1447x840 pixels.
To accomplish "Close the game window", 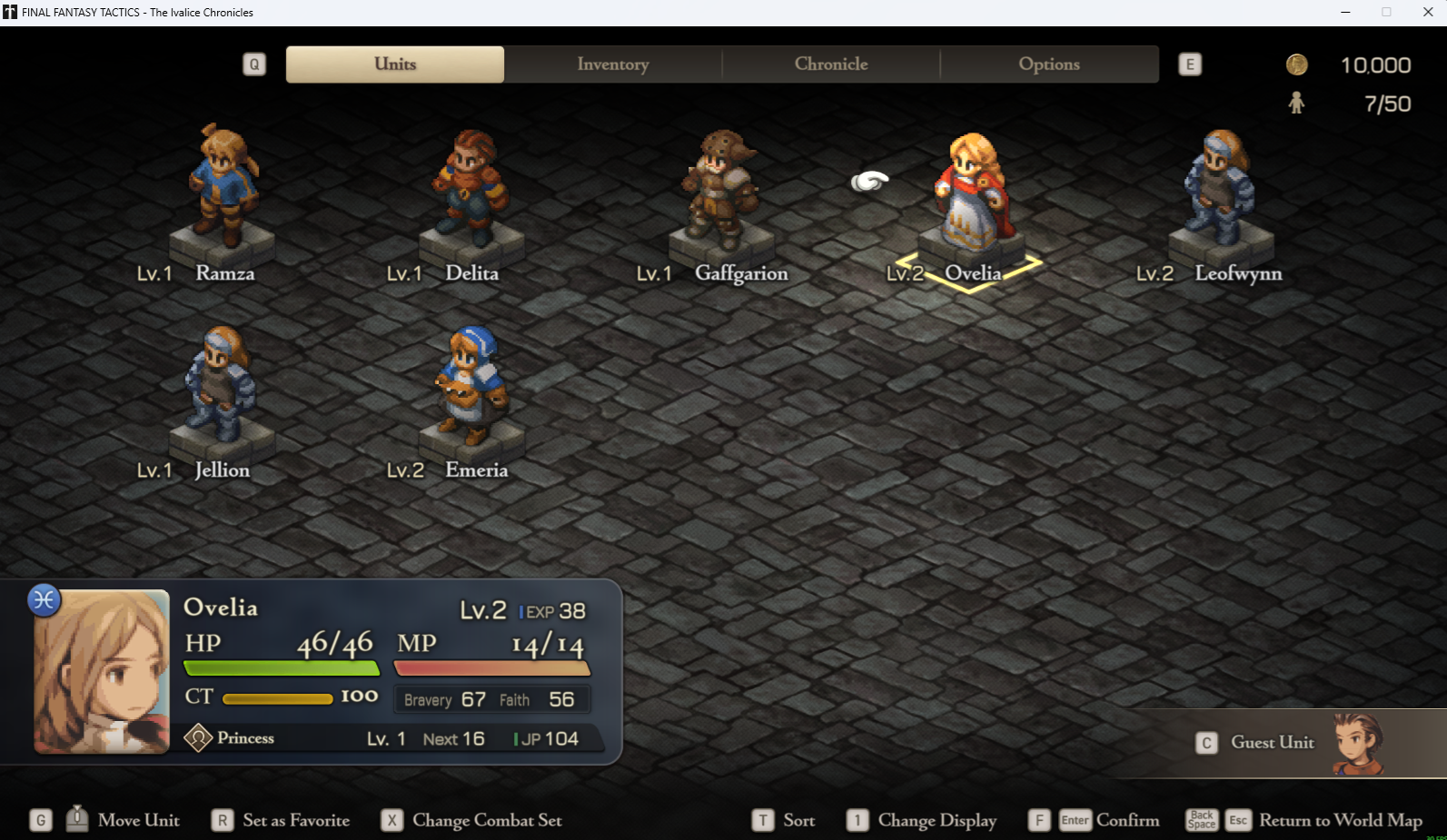I will click(1427, 12).
